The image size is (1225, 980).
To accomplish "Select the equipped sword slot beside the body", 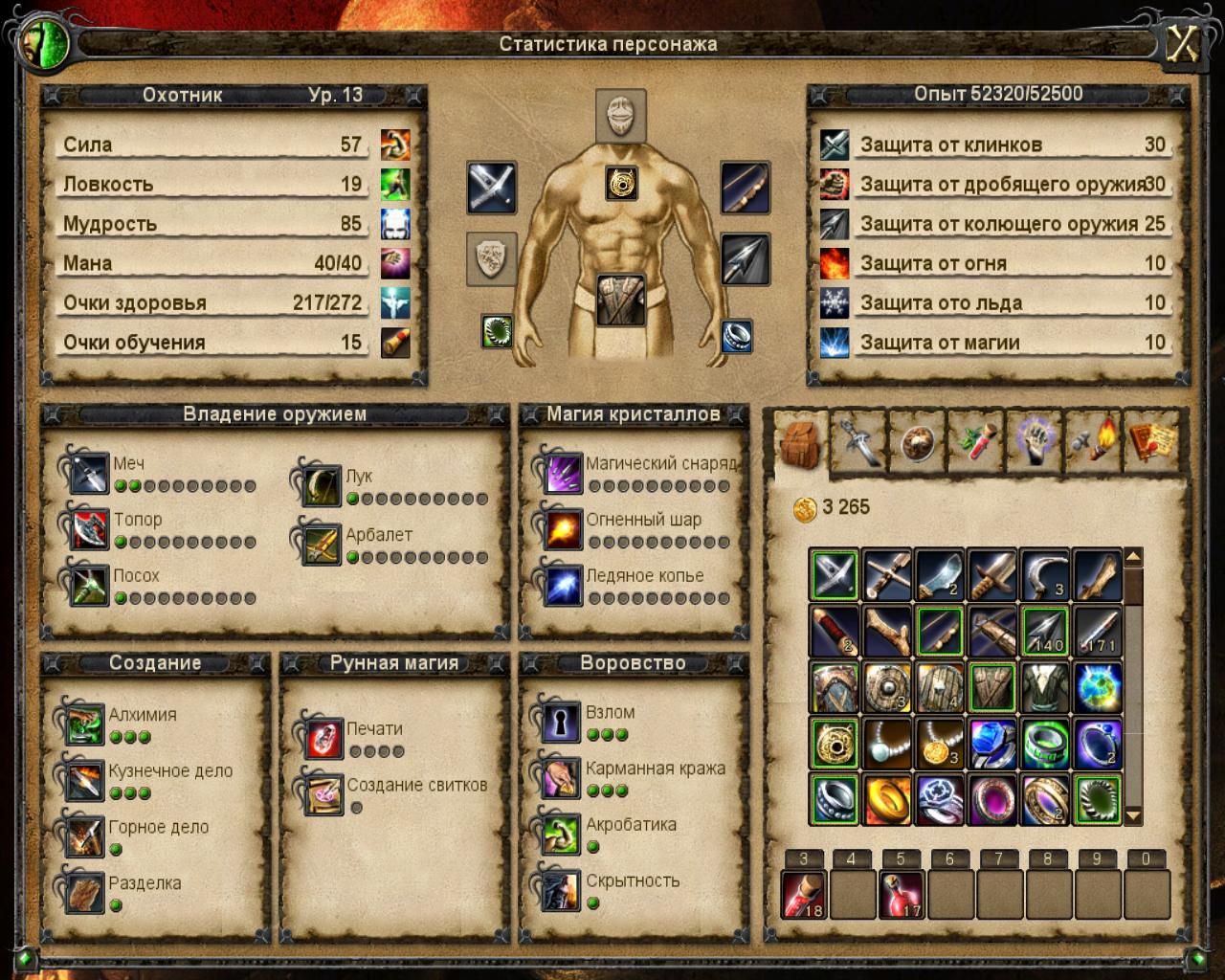I will pos(492,187).
